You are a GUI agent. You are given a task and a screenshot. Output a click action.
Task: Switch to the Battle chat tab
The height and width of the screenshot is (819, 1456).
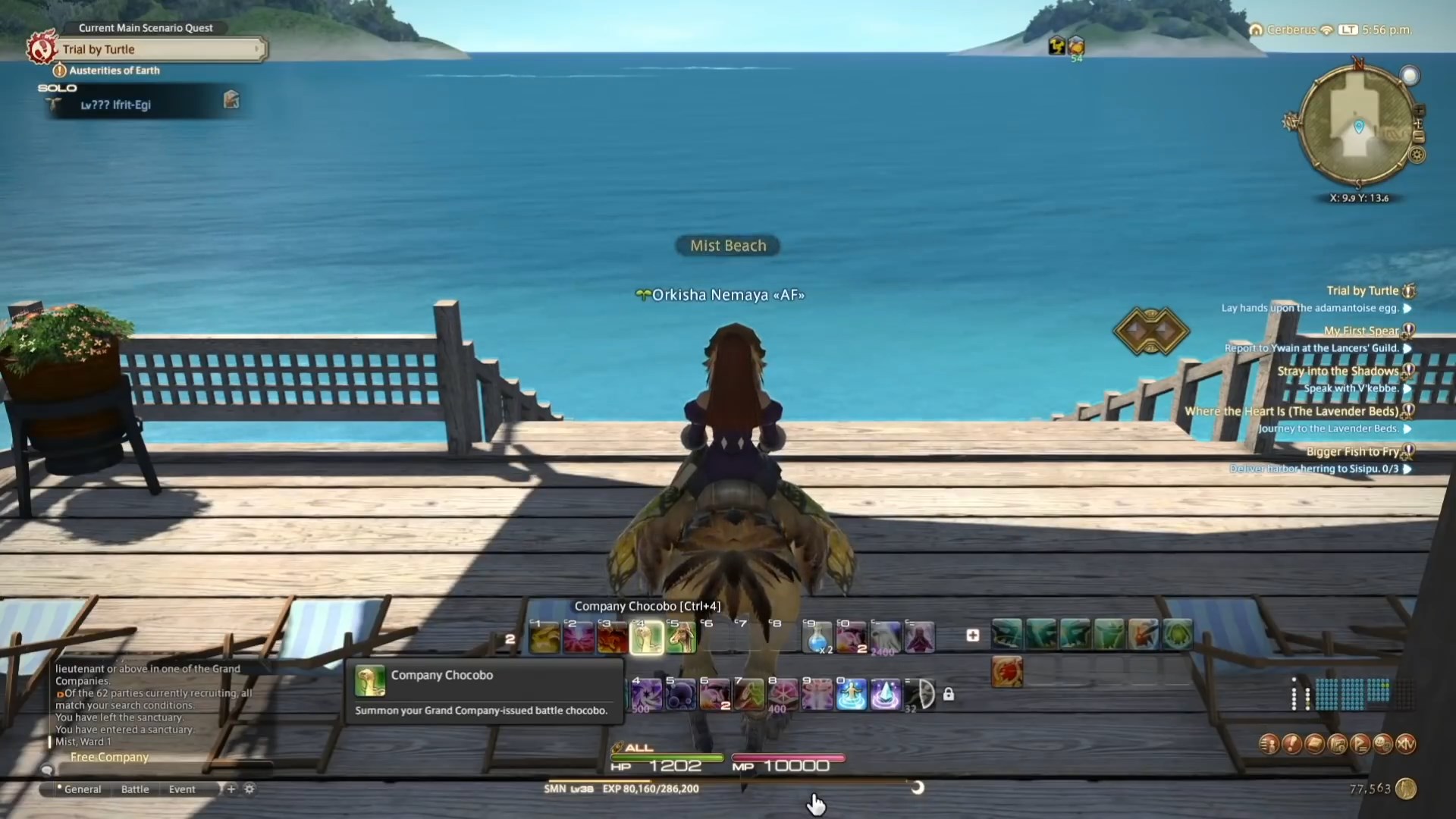pyautogui.click(x=135, y=789)
